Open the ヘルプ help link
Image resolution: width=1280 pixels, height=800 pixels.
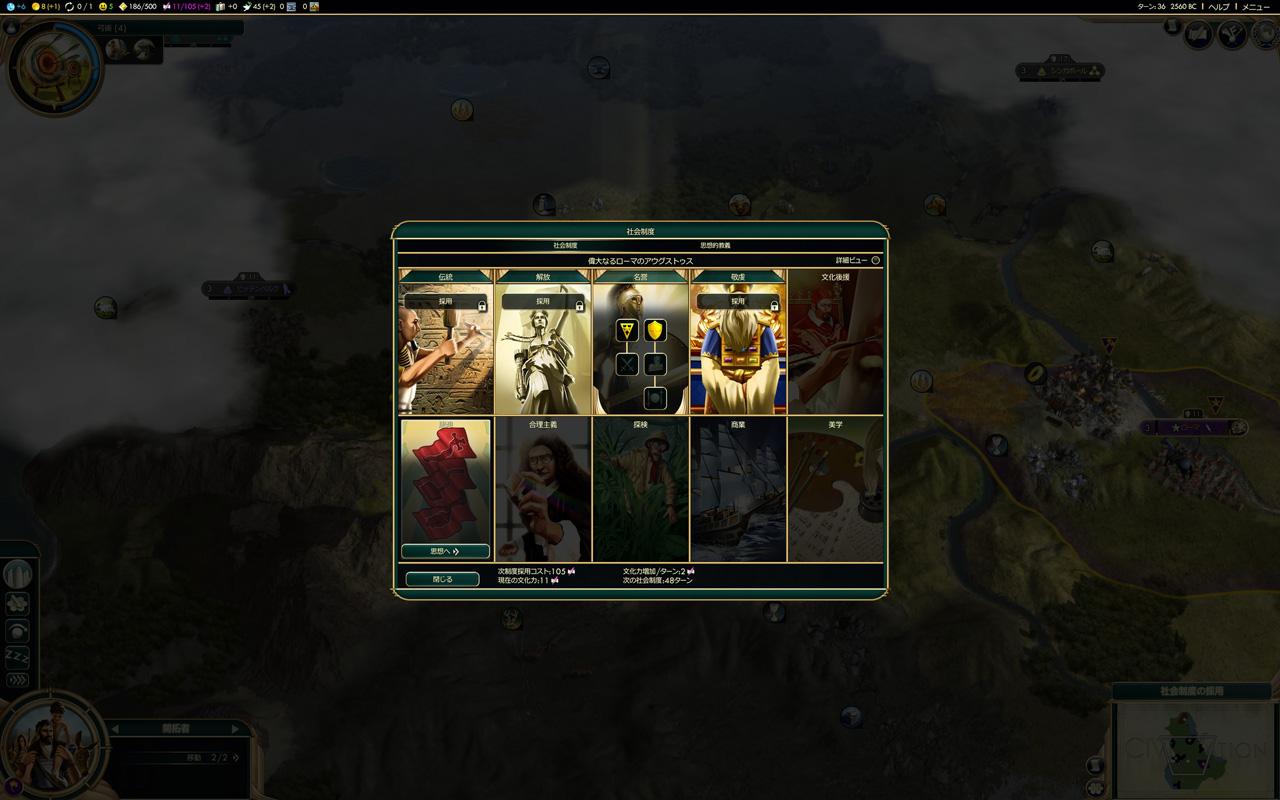point(1218,7)
